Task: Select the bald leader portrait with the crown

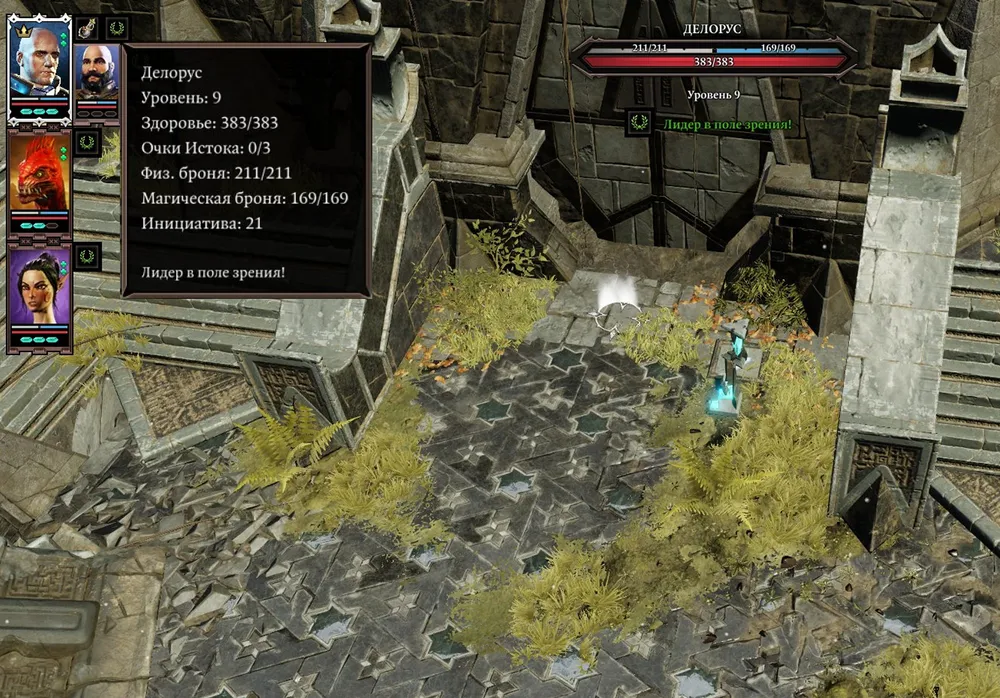Action: [39, 59]
